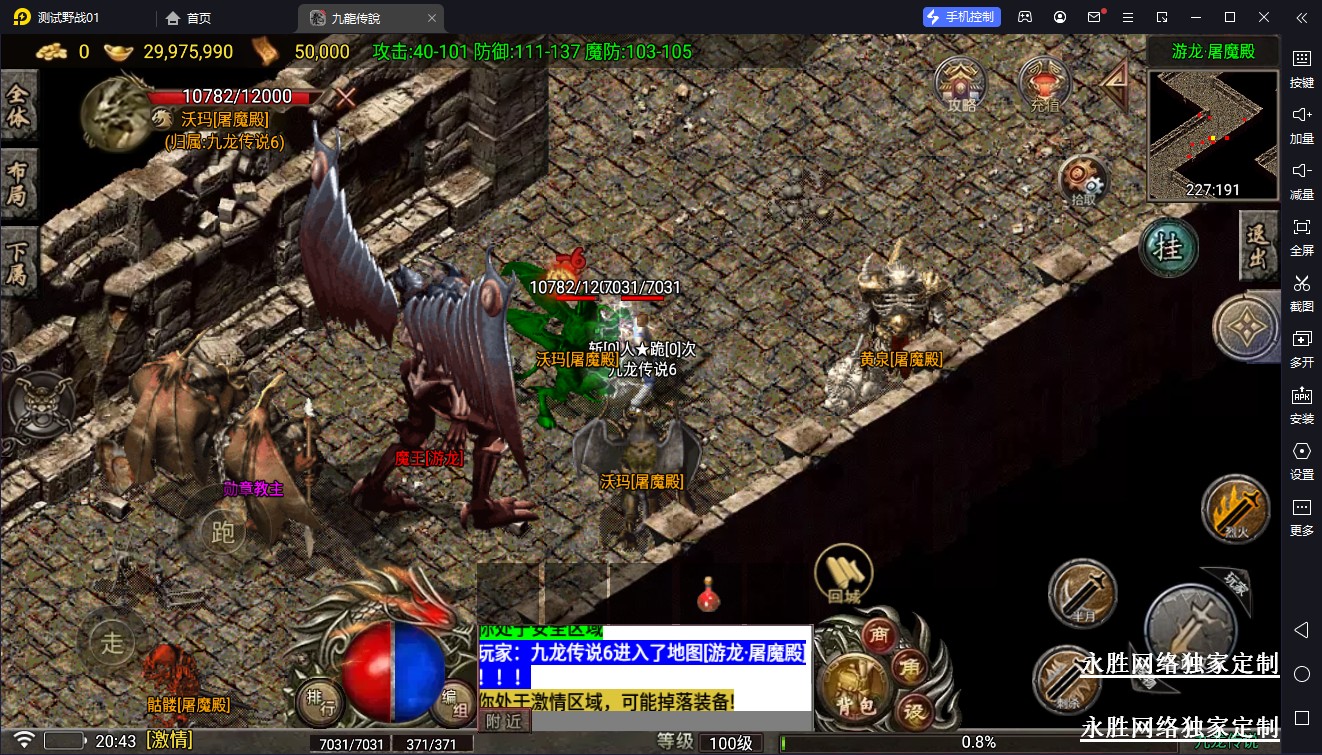Select the 布局 side tab
This screenshot has height=755, width=1322.
click(18, 182)
